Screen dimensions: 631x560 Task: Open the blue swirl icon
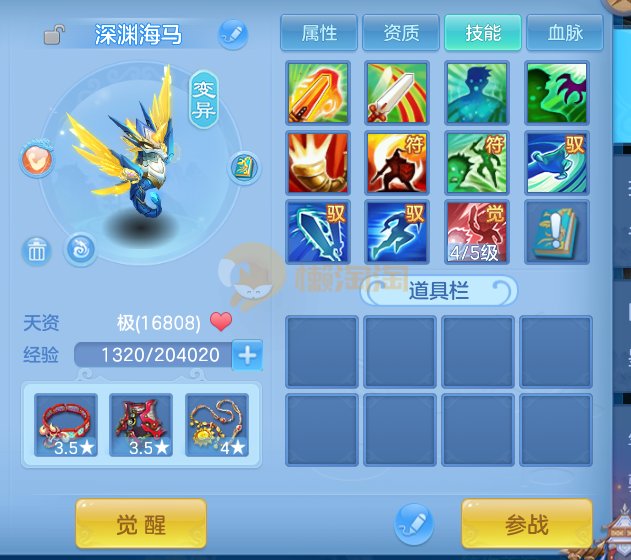(80, 249)
